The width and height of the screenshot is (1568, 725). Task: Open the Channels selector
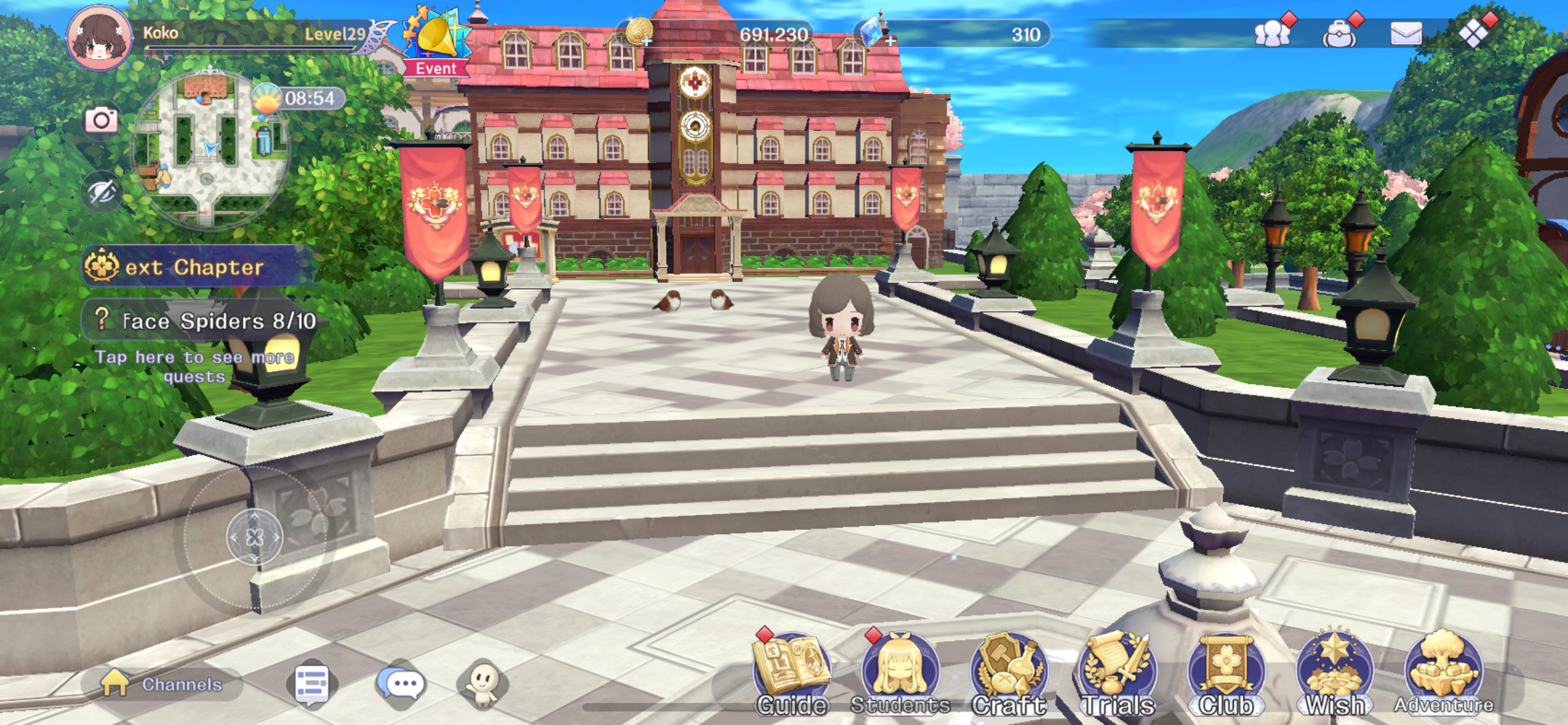[x=163, y=684]
